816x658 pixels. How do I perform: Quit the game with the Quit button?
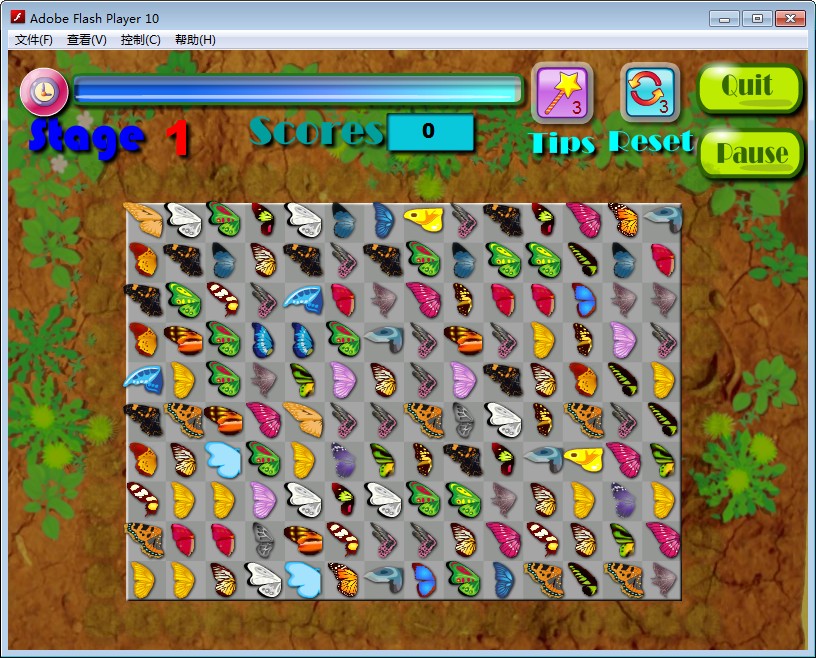point(749,88)
